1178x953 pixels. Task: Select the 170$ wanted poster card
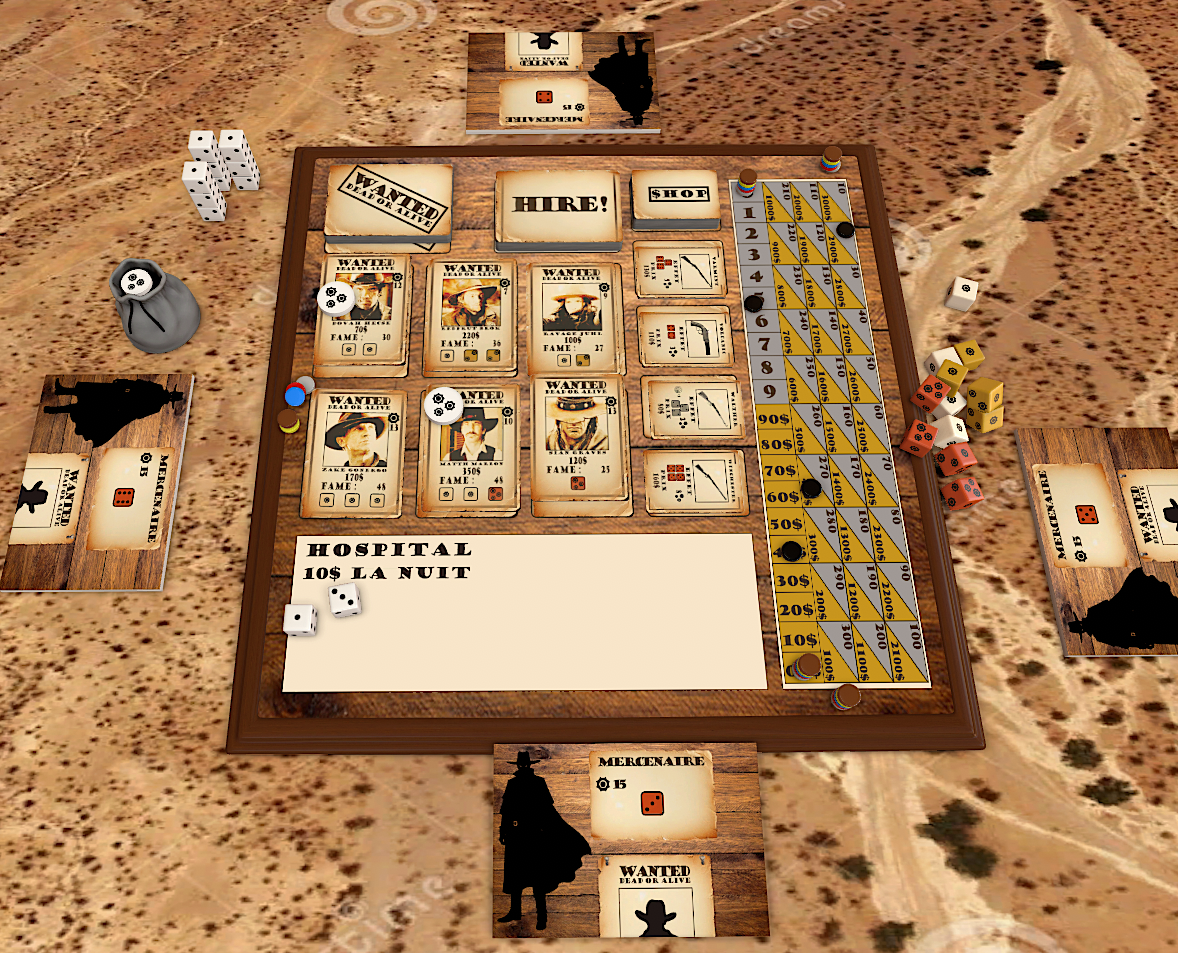point(353,448)
